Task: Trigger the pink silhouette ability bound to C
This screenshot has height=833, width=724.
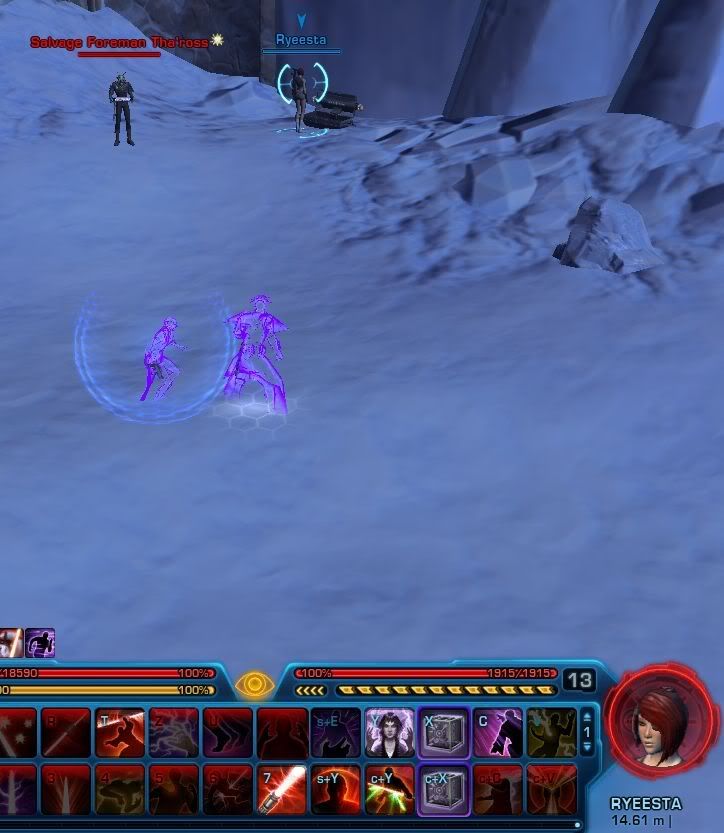Action: (498, 733)
